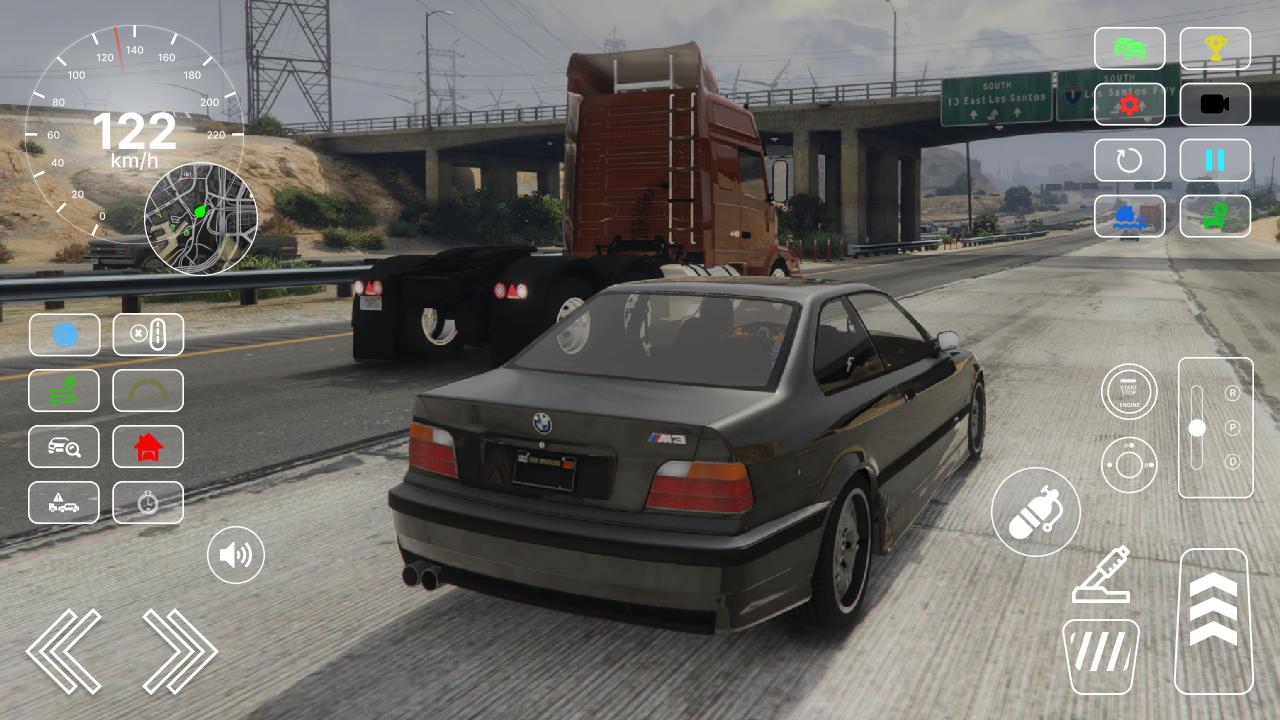The height and width of the screenshot is (720, 1280).
Task: Reset the car with the circular arrow
Action: coord(1129,160)
